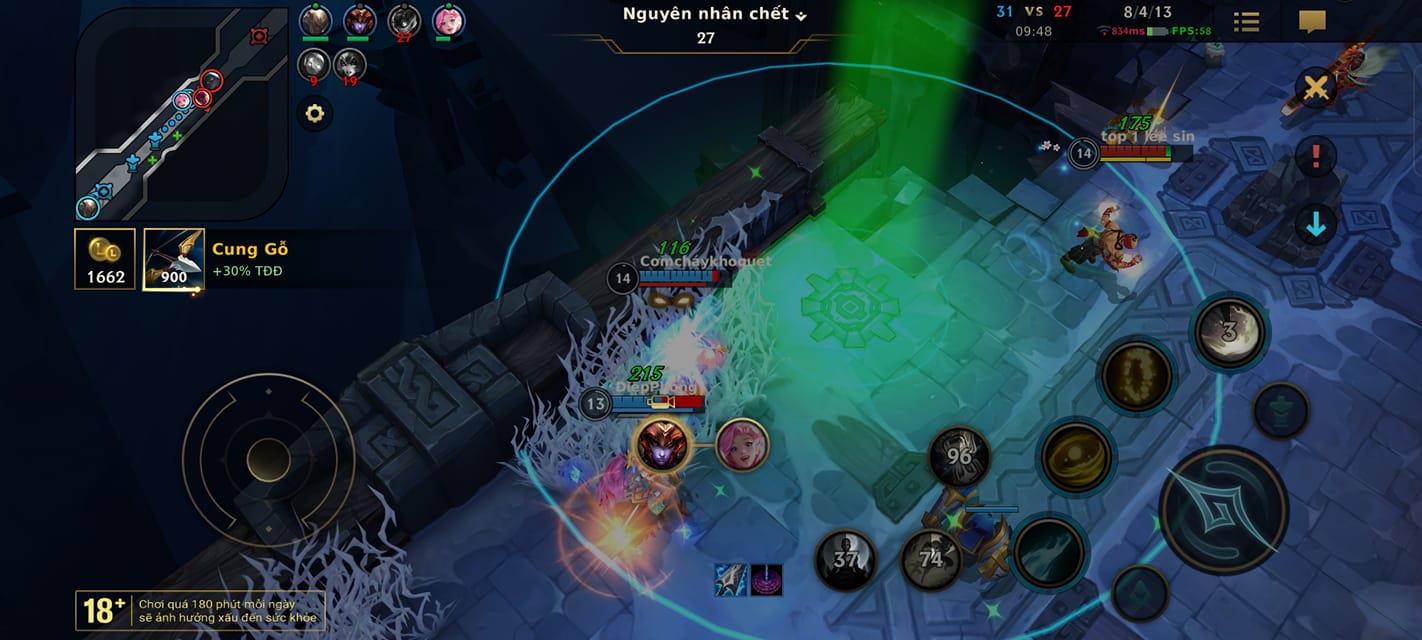Expand the Nguyên nhân chết dropdown
1422x640 pixels.
714,15
